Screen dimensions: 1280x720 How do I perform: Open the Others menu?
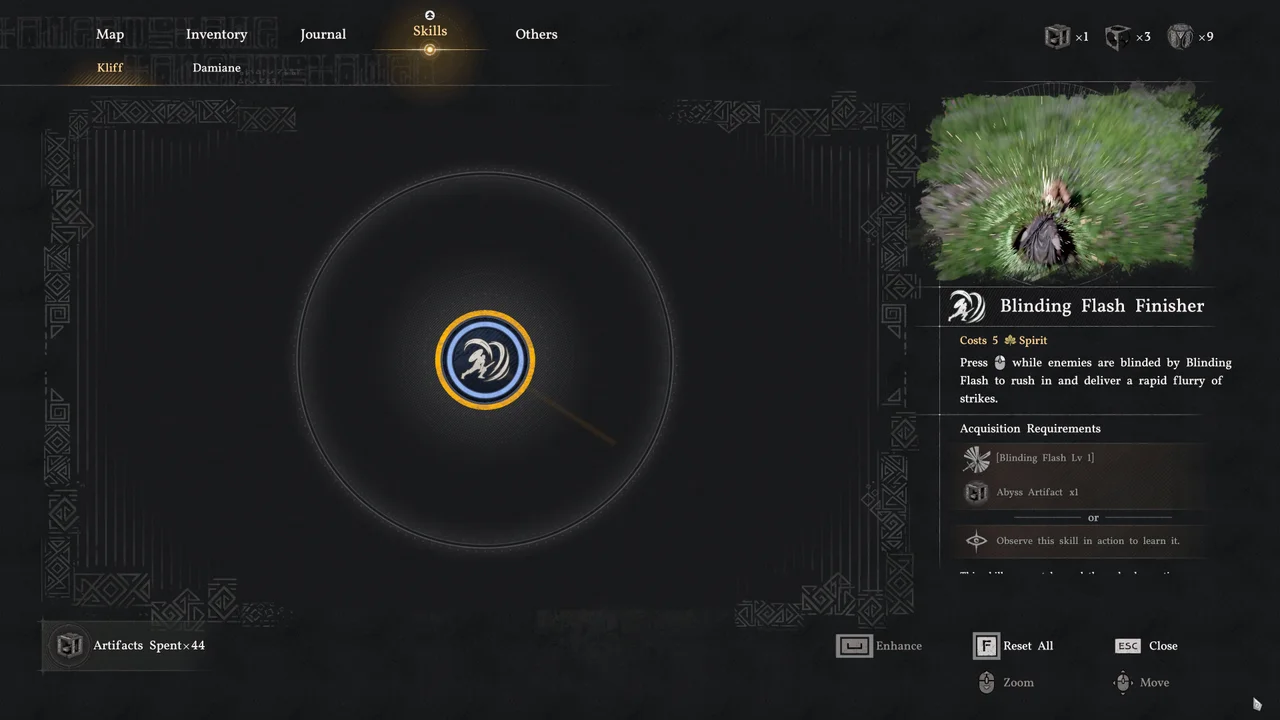[536, 34]
